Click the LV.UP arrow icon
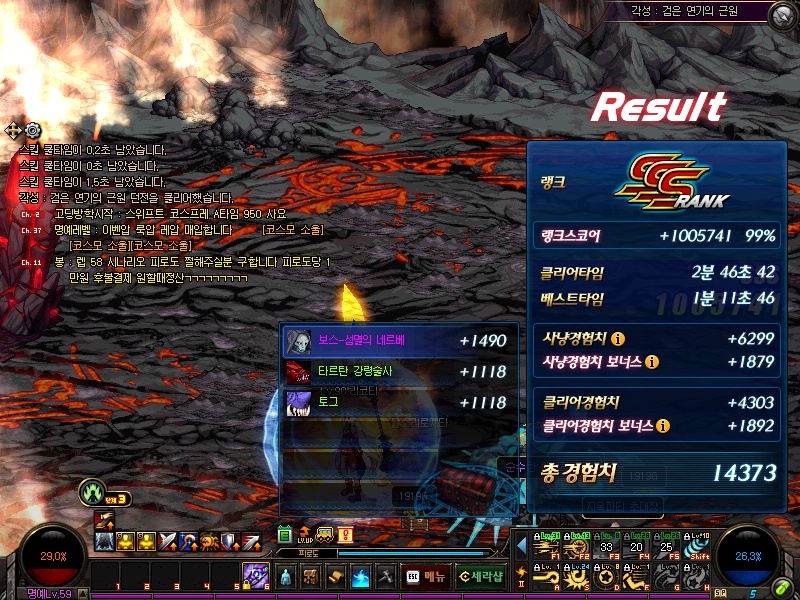 (x=305, y=534)
